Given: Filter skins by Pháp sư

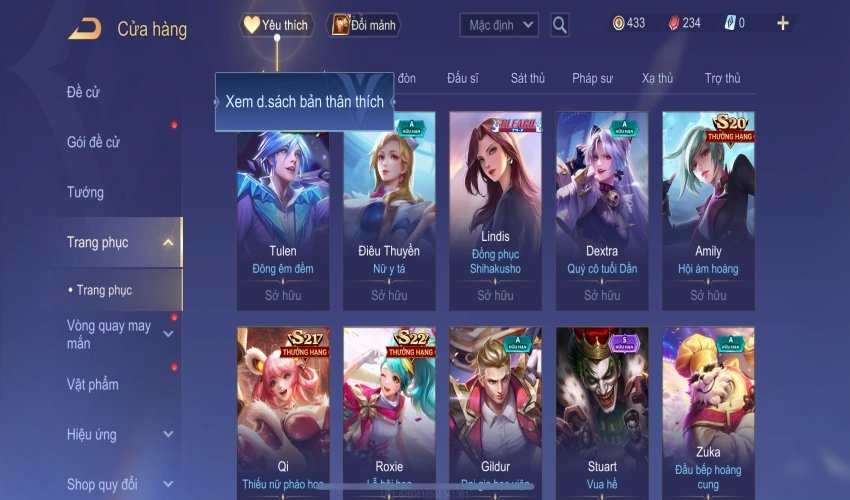Looking at the screenshot, I should coord(592,78).
